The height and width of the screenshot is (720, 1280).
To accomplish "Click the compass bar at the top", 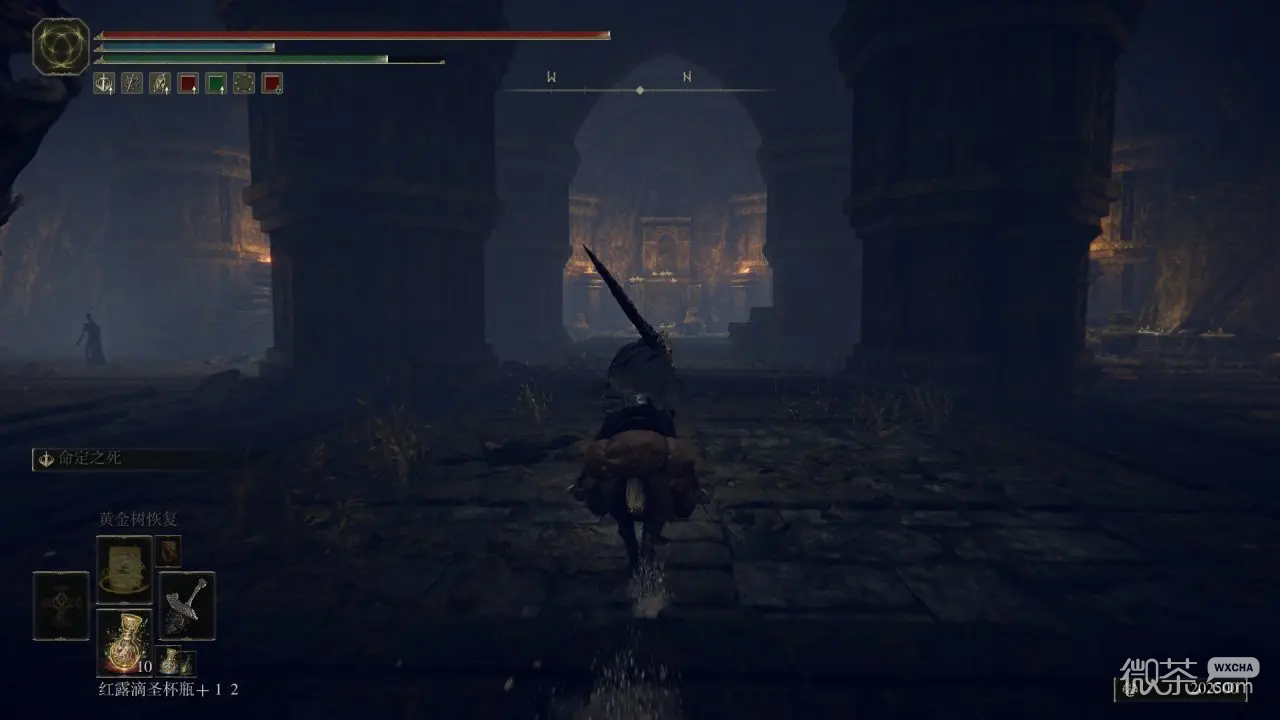I will 639,90.
